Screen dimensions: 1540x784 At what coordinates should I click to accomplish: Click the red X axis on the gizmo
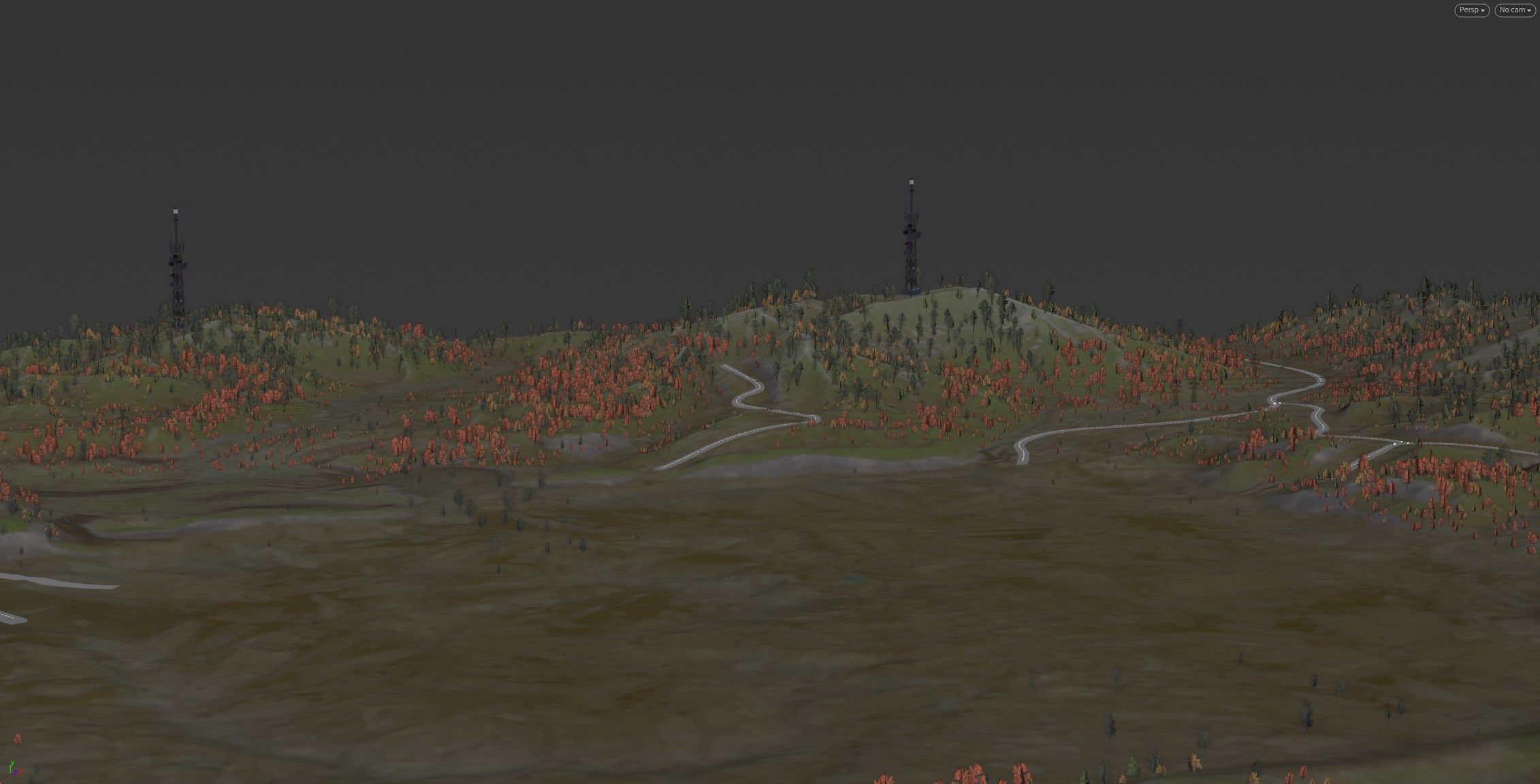click(20, 771)
